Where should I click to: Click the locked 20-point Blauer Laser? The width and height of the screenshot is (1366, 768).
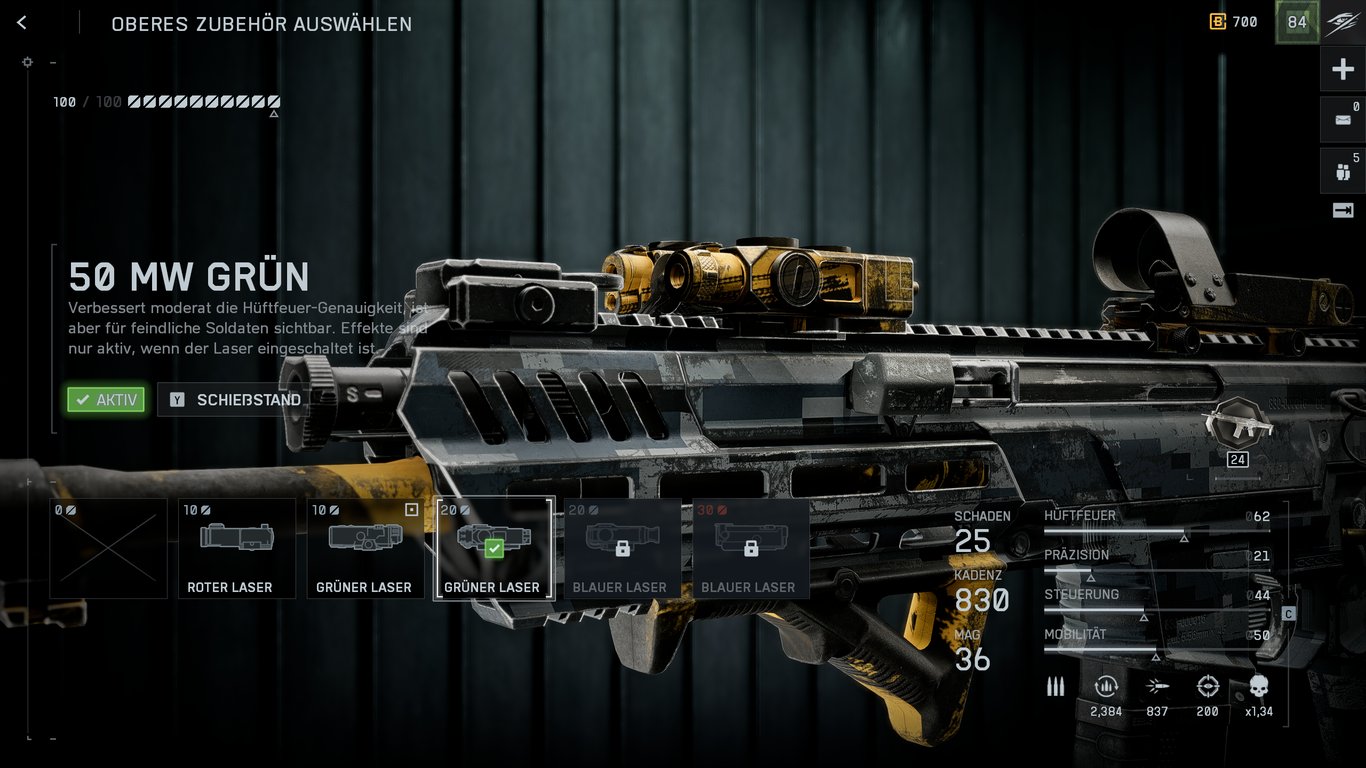click(x=622, y=548)
